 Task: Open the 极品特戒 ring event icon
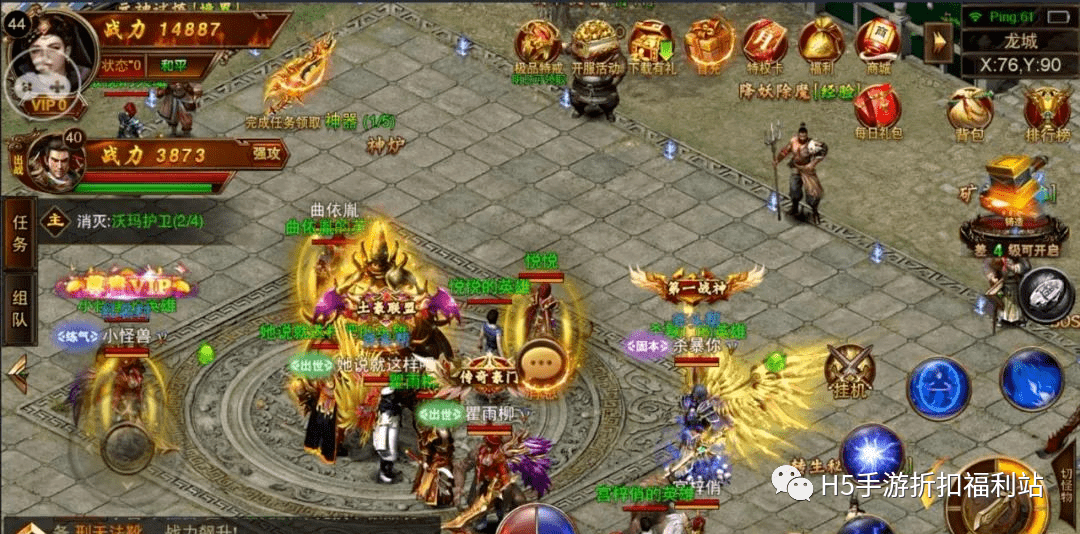pos(538,44)
